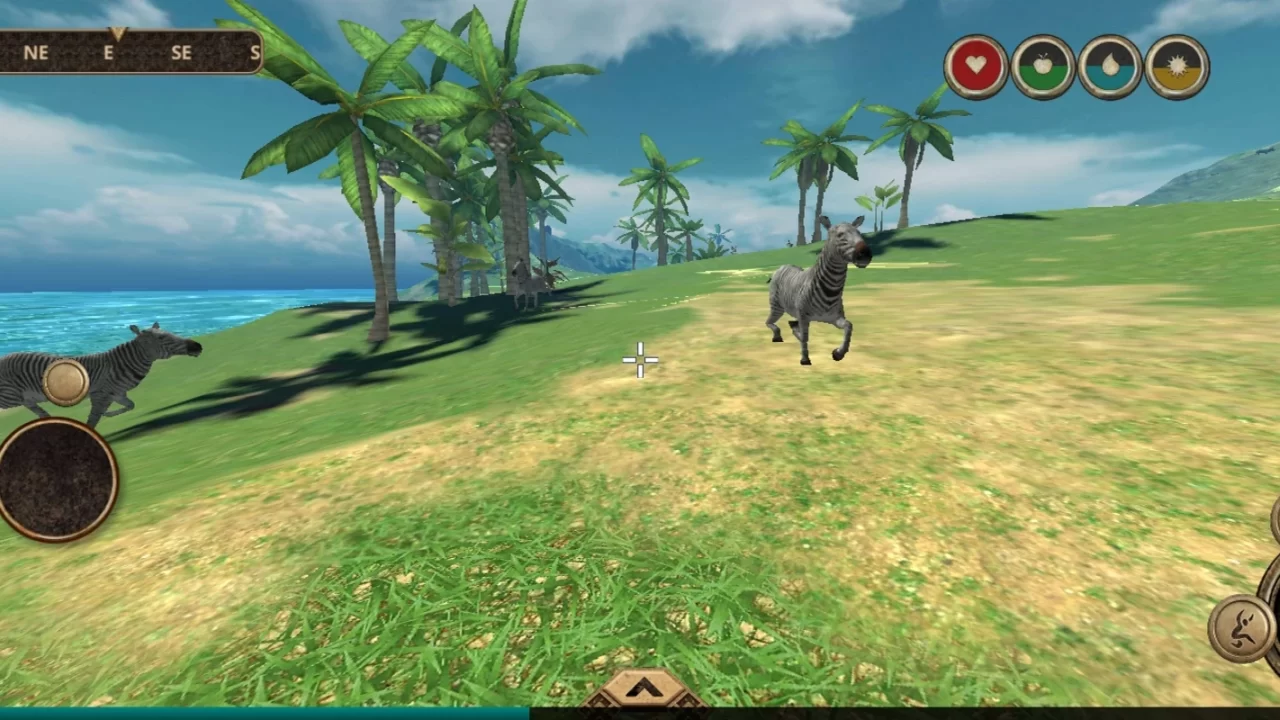Check the red heart health indicator
The image size is (1280, 720).
(975, 65)
